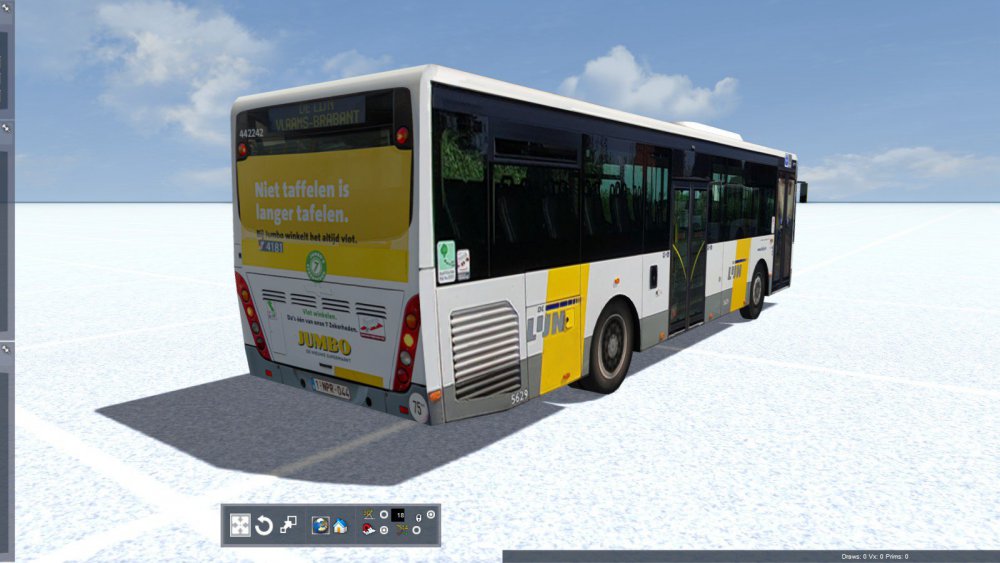Switch to world-space globe mode
Image resolution: width=1000 pixels, height=563 pixels.
coord(320,525)
